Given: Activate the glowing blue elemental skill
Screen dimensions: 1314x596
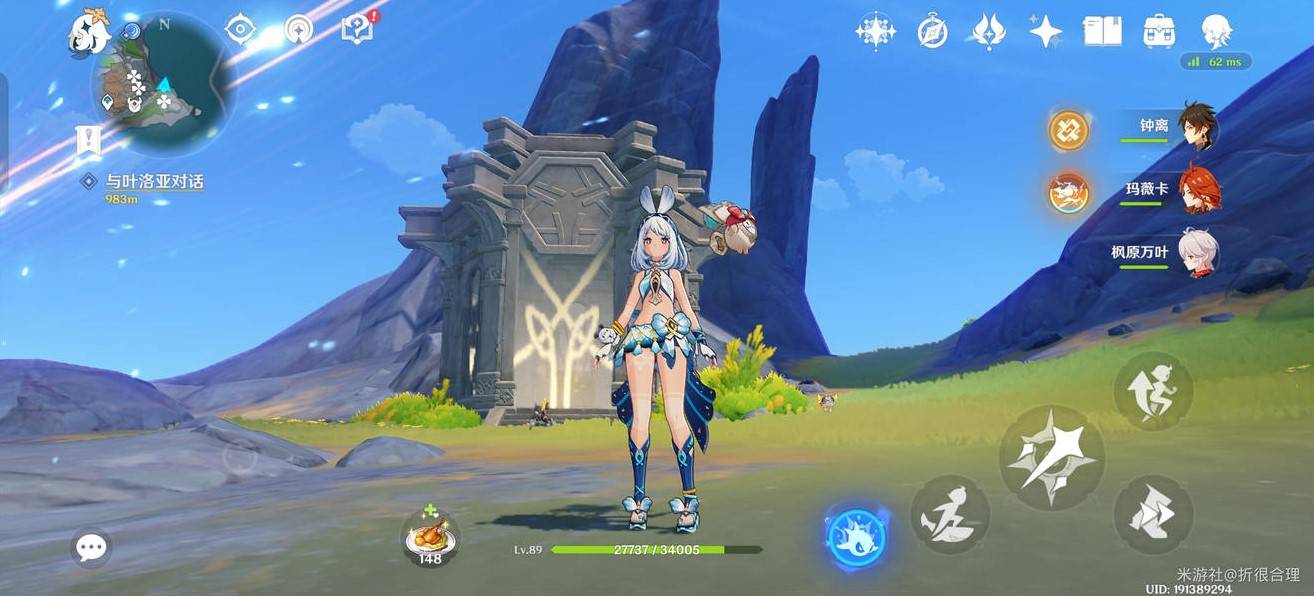Looking at the screenshot, I should pyautogui.click(x=856, y=539).
